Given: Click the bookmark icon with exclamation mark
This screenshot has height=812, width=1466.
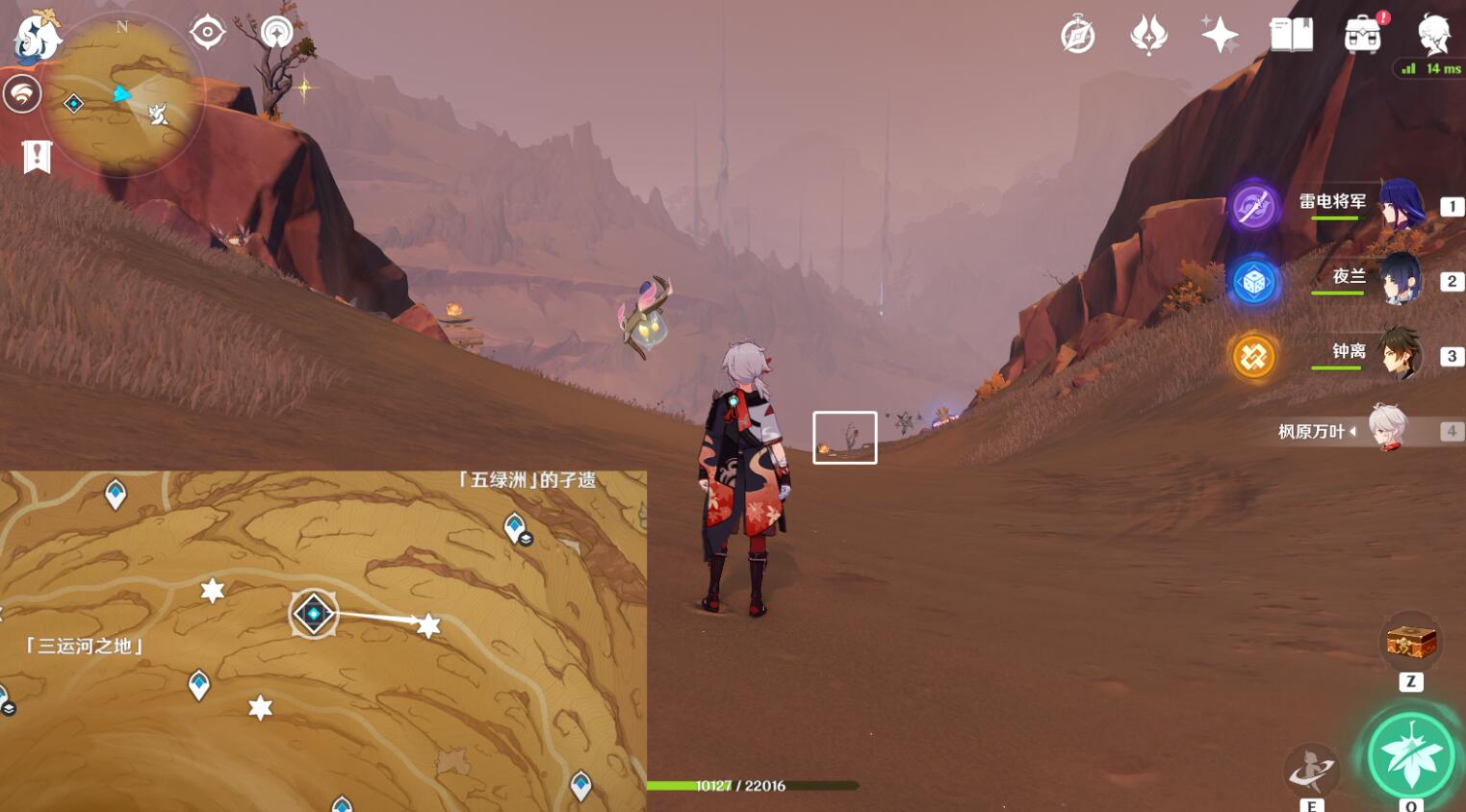Looking at the screenshot, I should [37, 156].
